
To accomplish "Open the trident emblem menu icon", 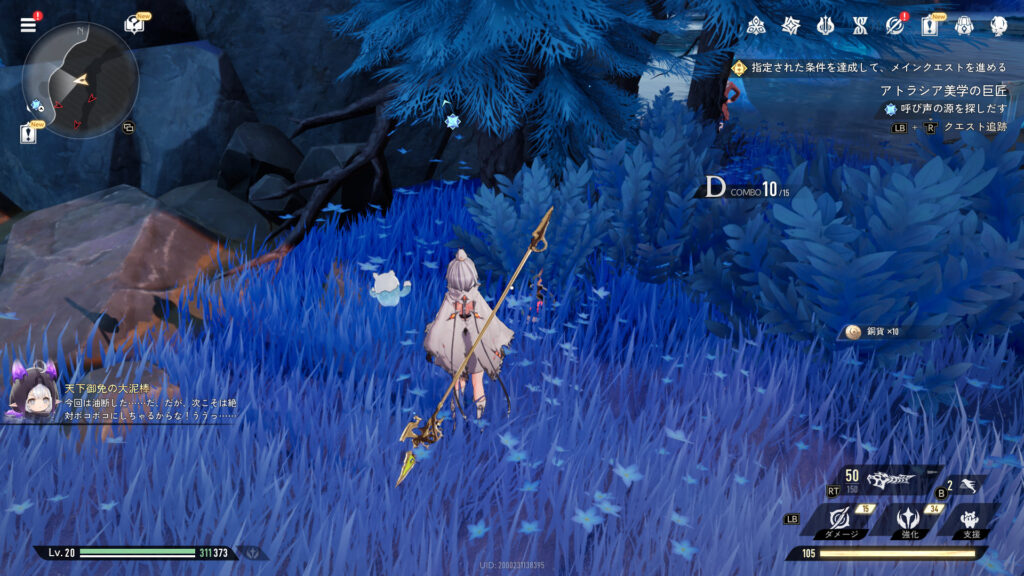I will pos(826,26).
